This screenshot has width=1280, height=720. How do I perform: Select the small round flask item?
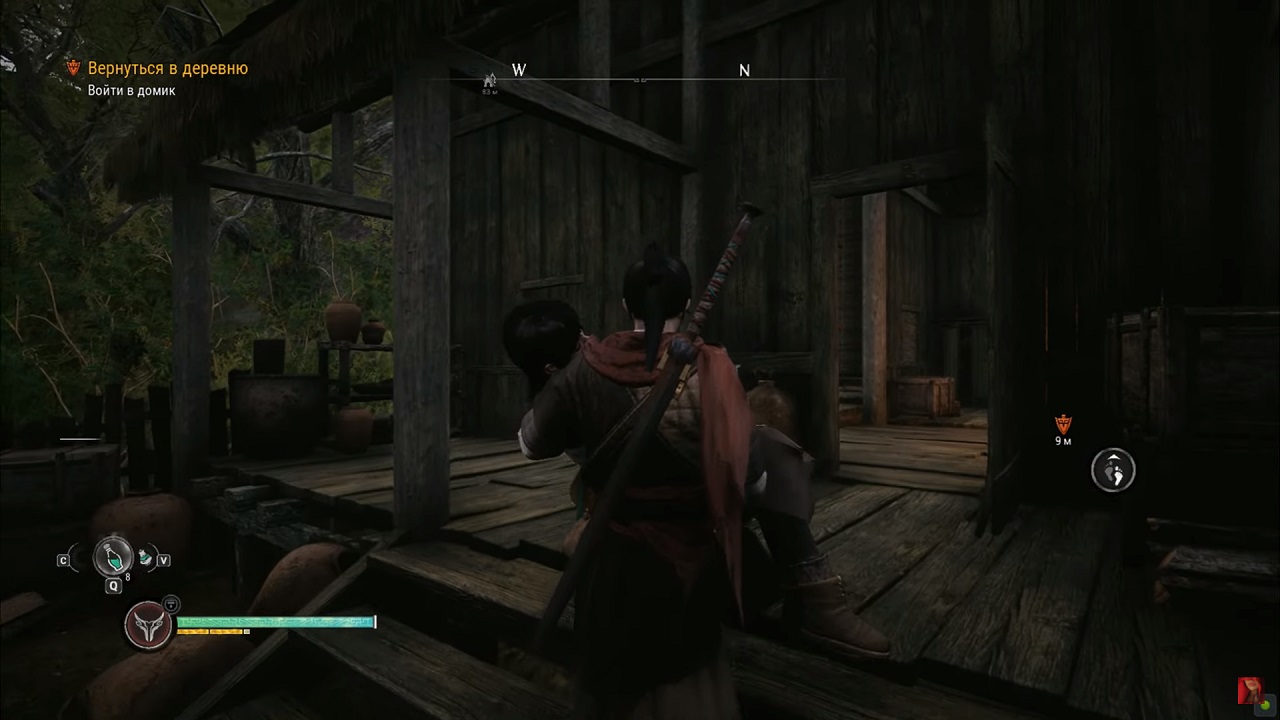(x=146, y=556)
